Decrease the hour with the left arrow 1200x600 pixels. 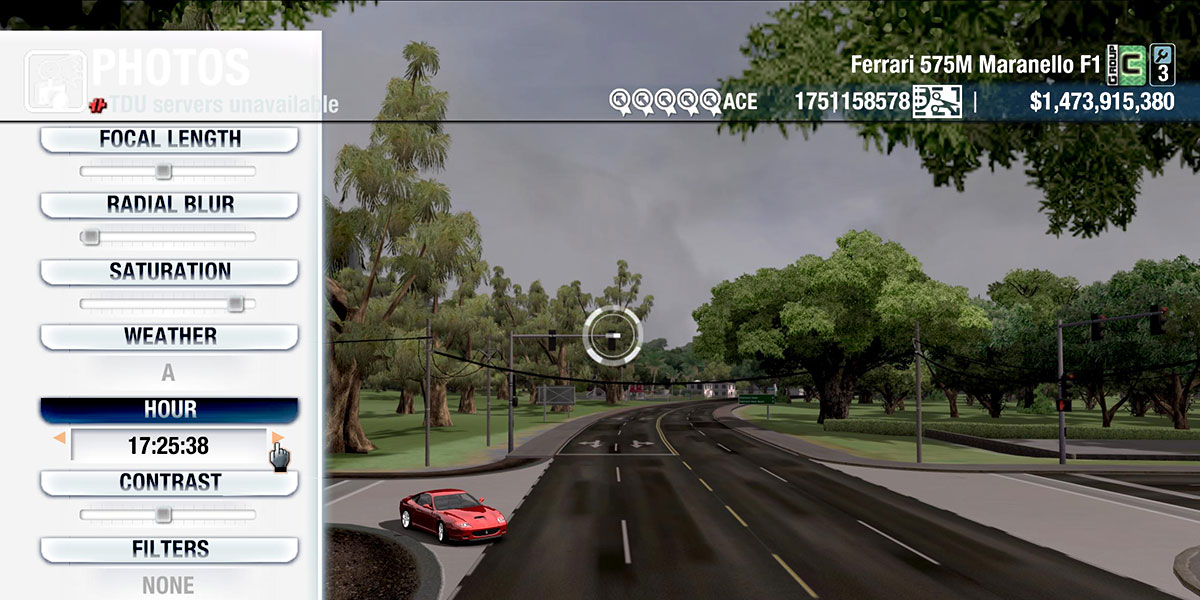[x=60, y=438]
